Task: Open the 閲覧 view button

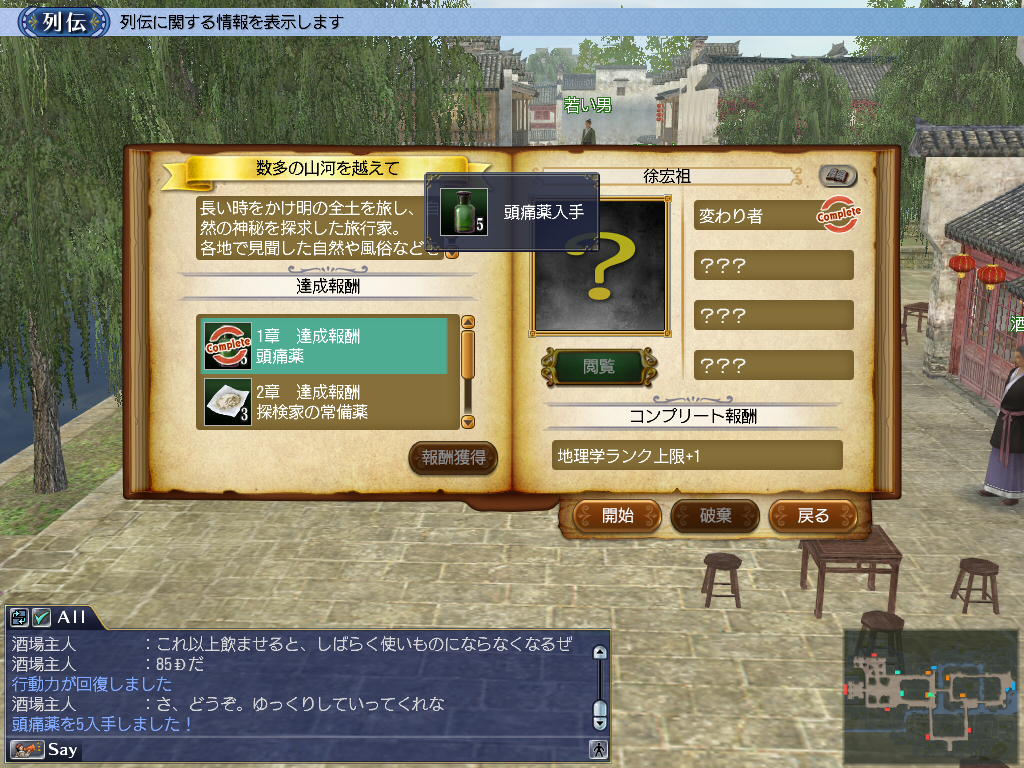Action: click(599, 367)
